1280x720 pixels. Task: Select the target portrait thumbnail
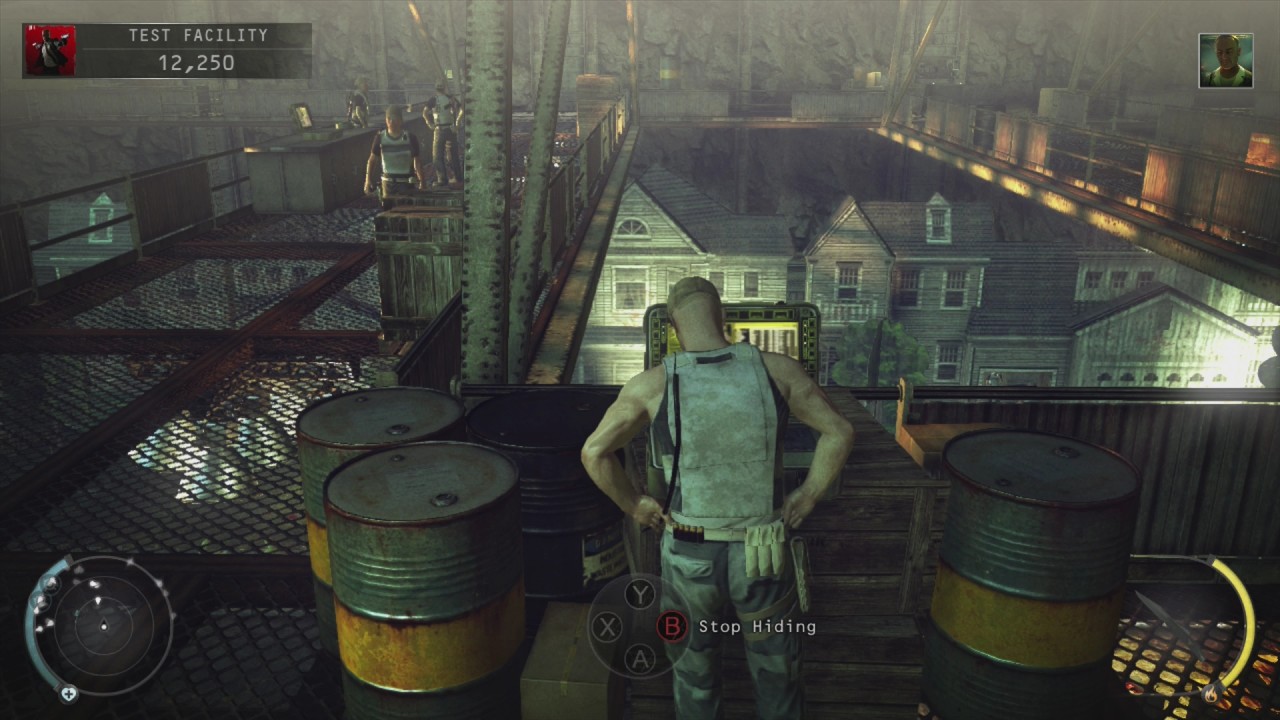point(1225,61)
